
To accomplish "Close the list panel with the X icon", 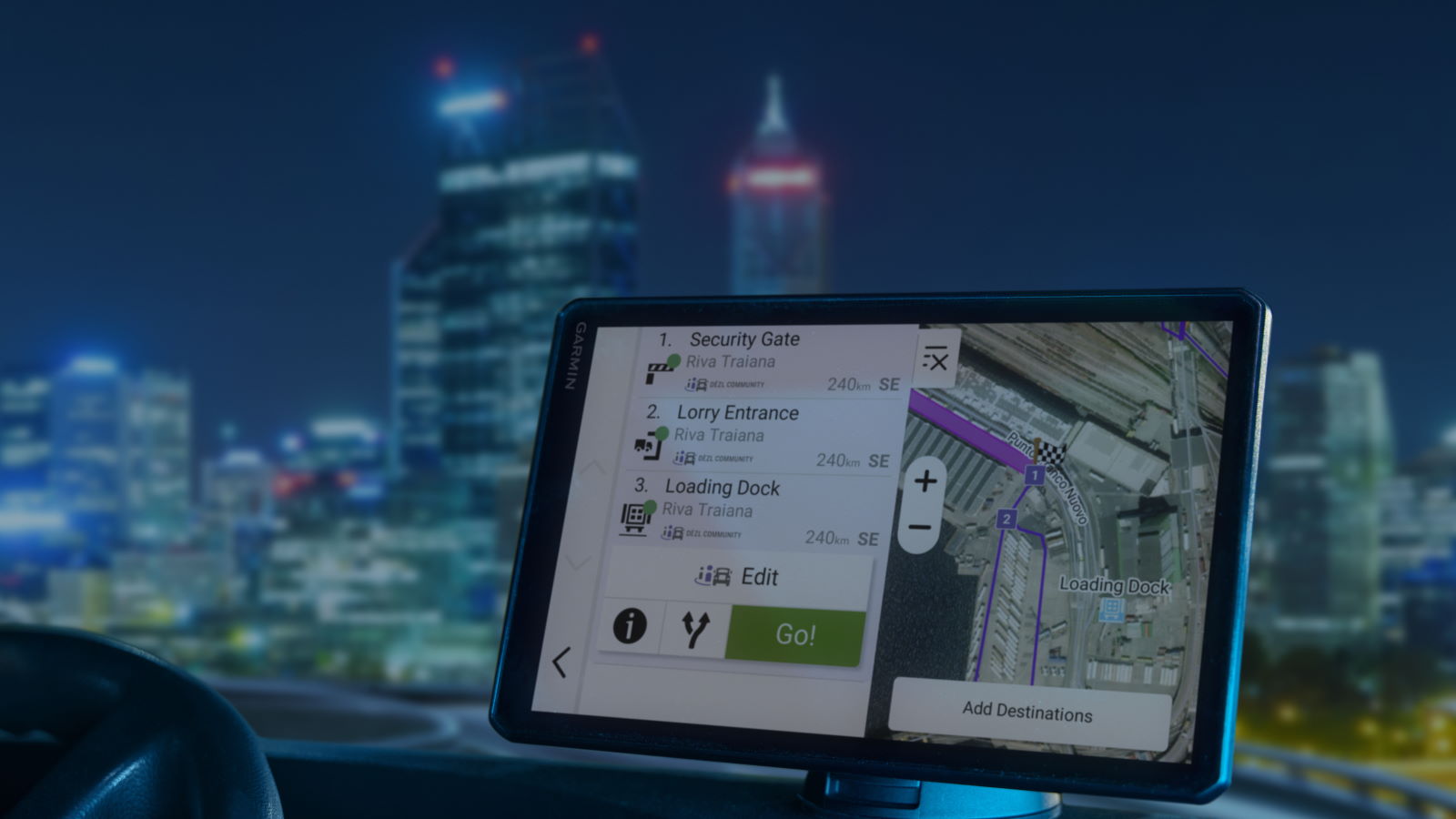I will point(935,360).
